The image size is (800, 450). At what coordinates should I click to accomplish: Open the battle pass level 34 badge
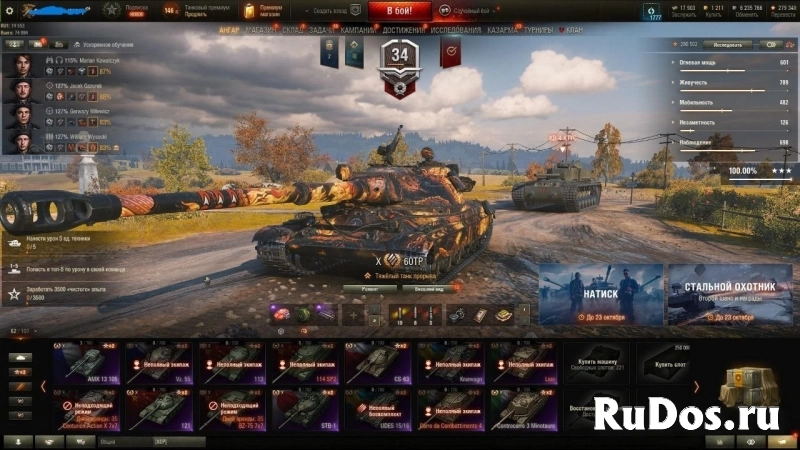point(401,62)
